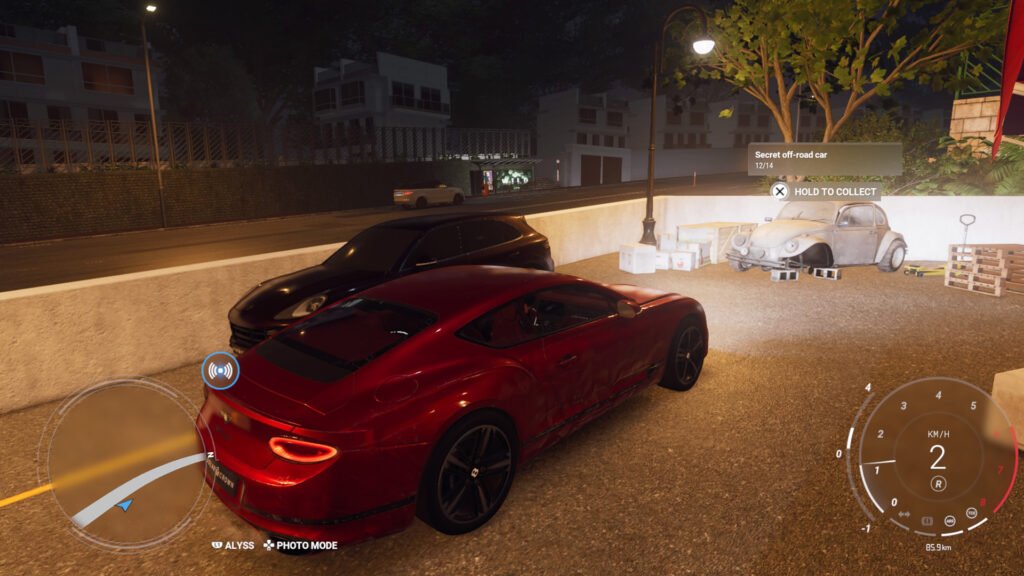Click the blue player arrow on the minimap
The width and height of the screenshot is (1024, 576).
pyautogui.click(x=124, y=506)
